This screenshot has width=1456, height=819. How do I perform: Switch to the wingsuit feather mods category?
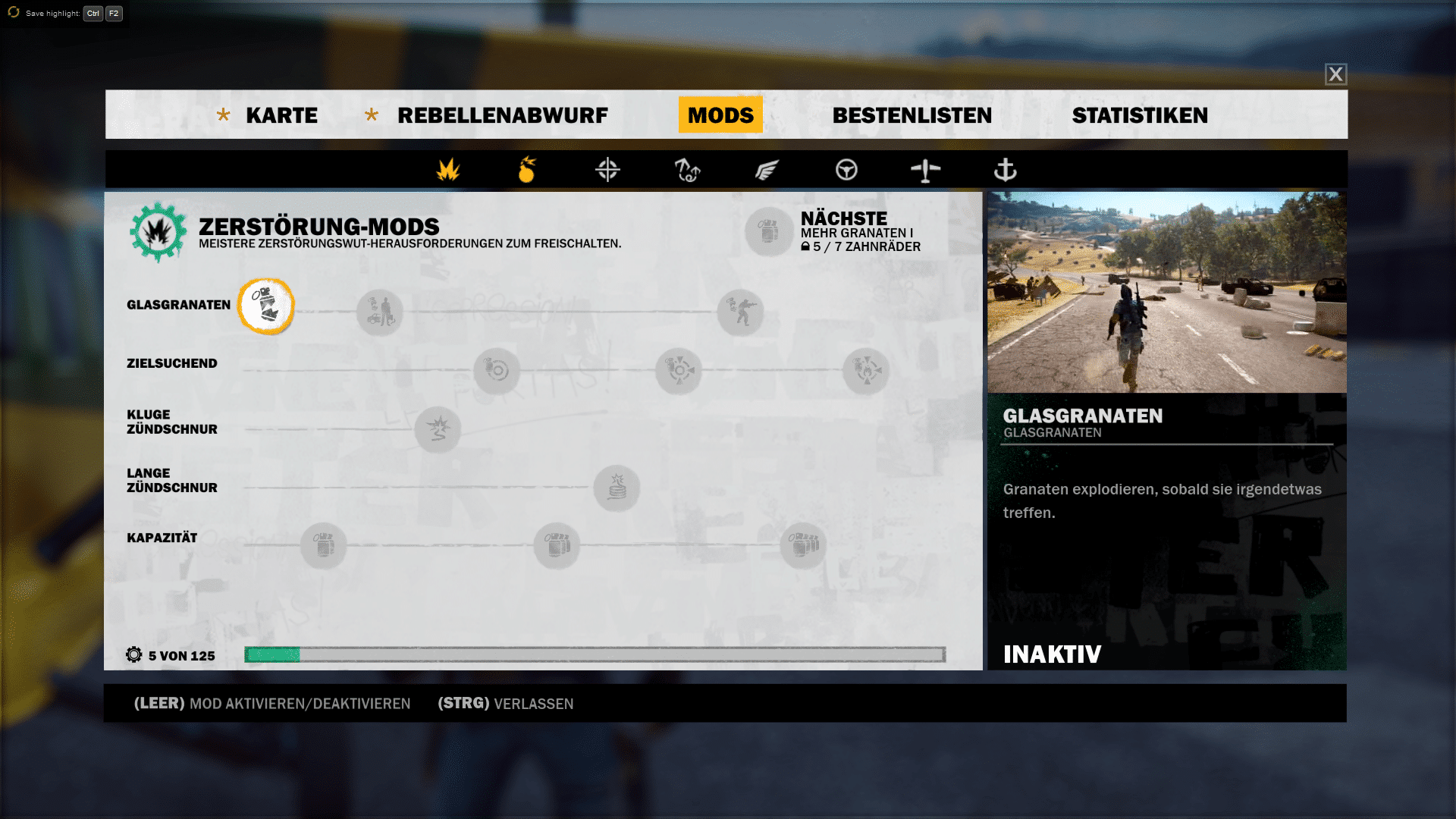(x=767, y=170)
